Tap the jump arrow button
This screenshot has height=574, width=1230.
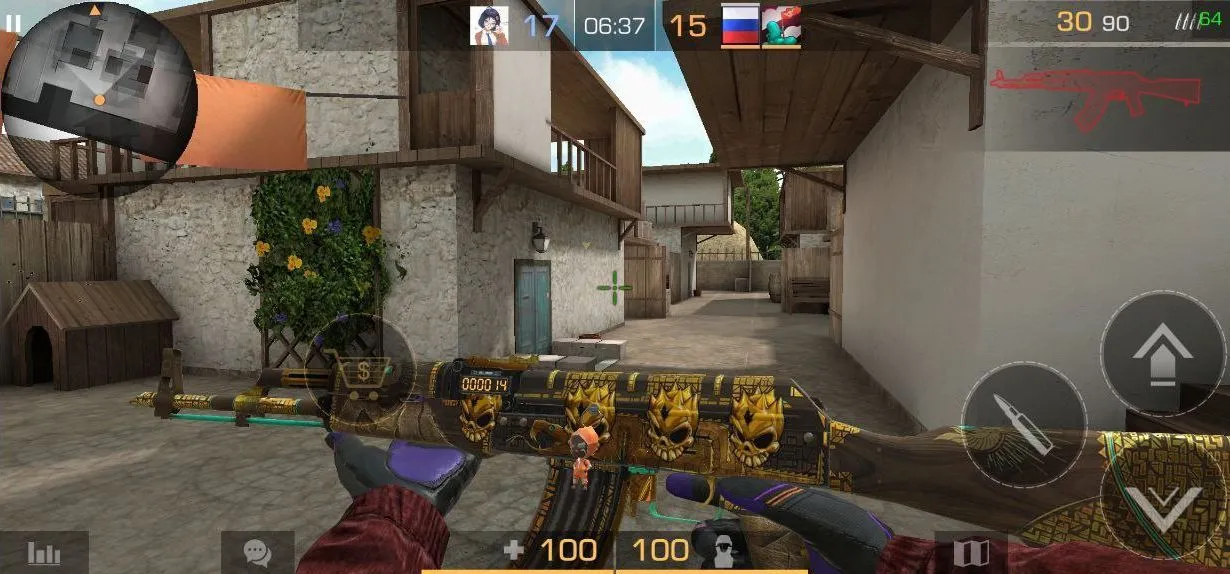tap(1162, 353)
